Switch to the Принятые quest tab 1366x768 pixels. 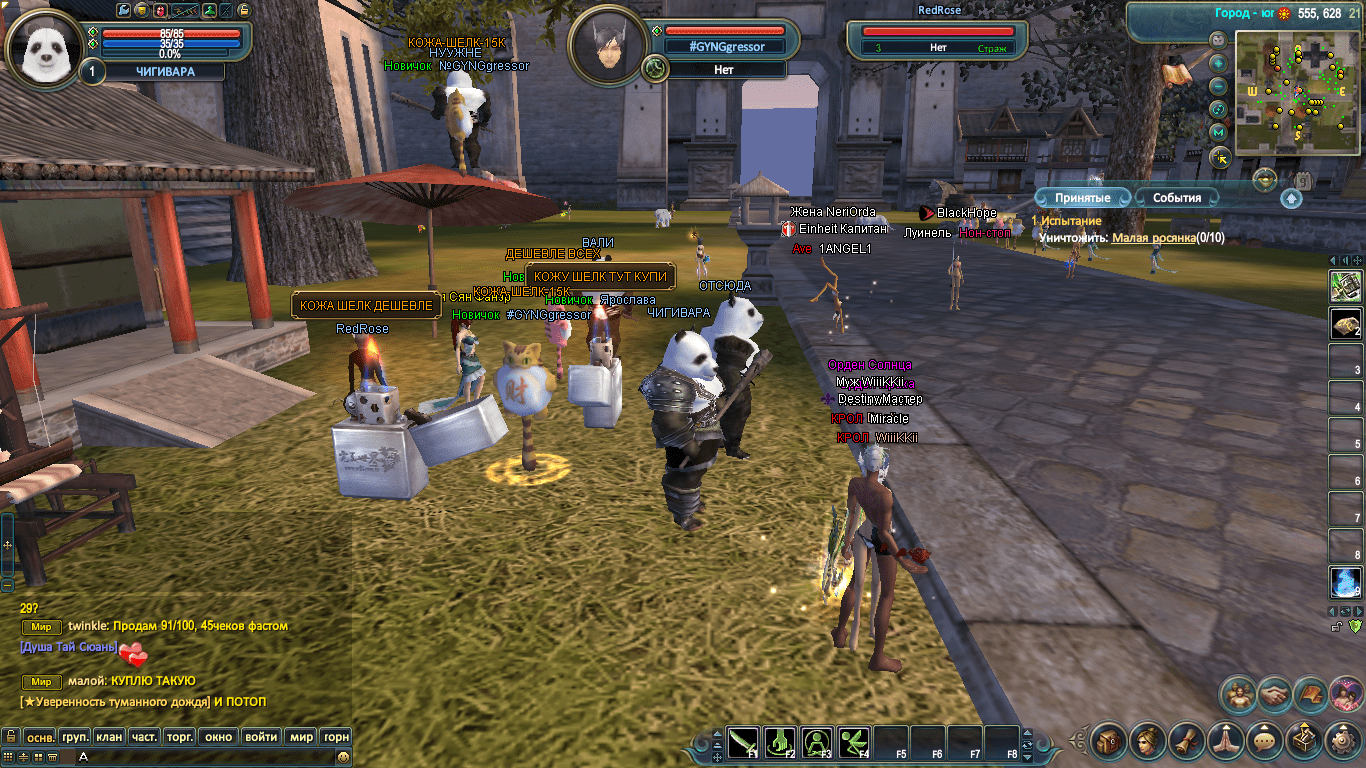pos(1083,198)
